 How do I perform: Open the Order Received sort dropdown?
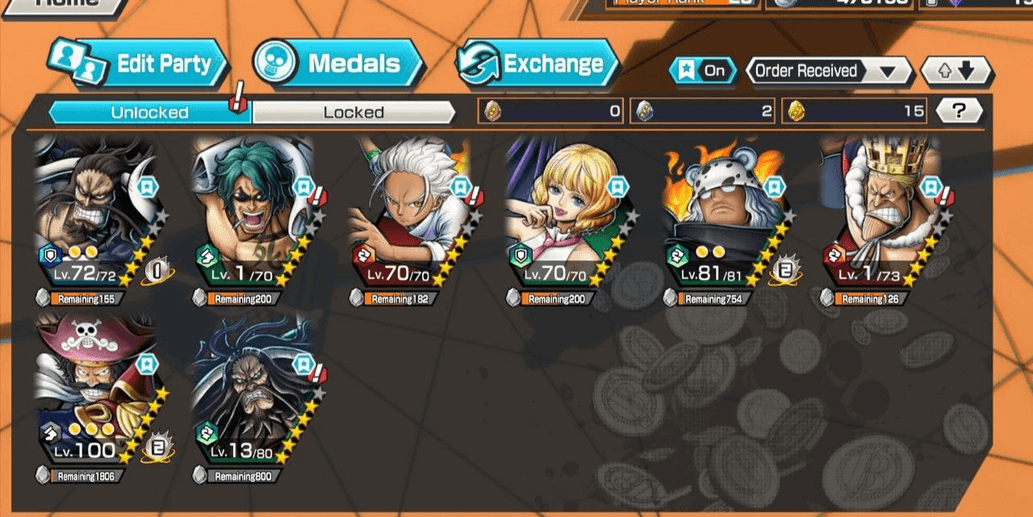829,71
